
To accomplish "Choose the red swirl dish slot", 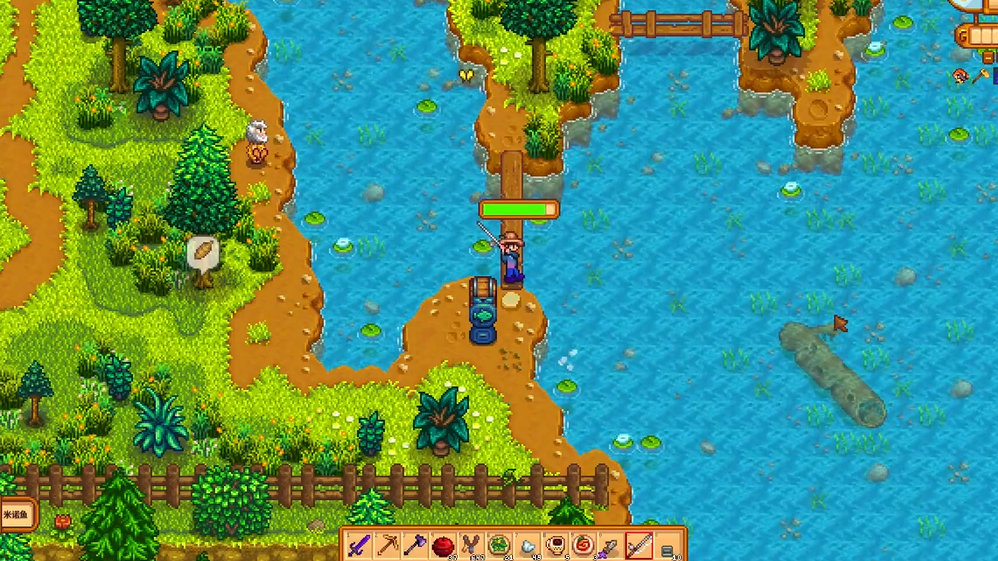I will point(583,546).
